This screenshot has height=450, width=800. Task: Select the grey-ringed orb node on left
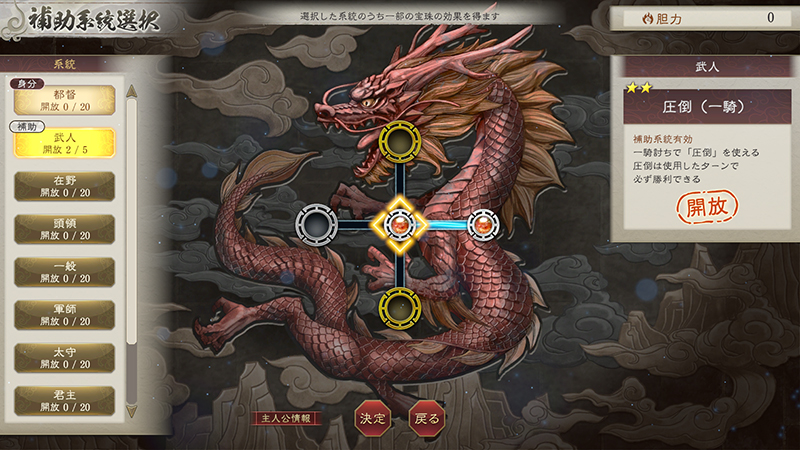tap(317, 224)
